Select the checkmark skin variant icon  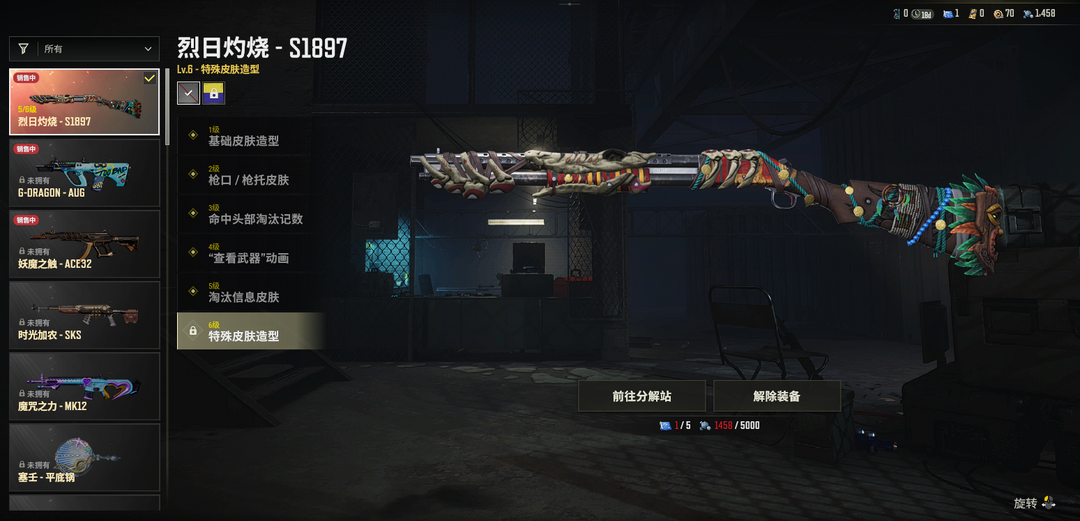(x=188, y=93)
